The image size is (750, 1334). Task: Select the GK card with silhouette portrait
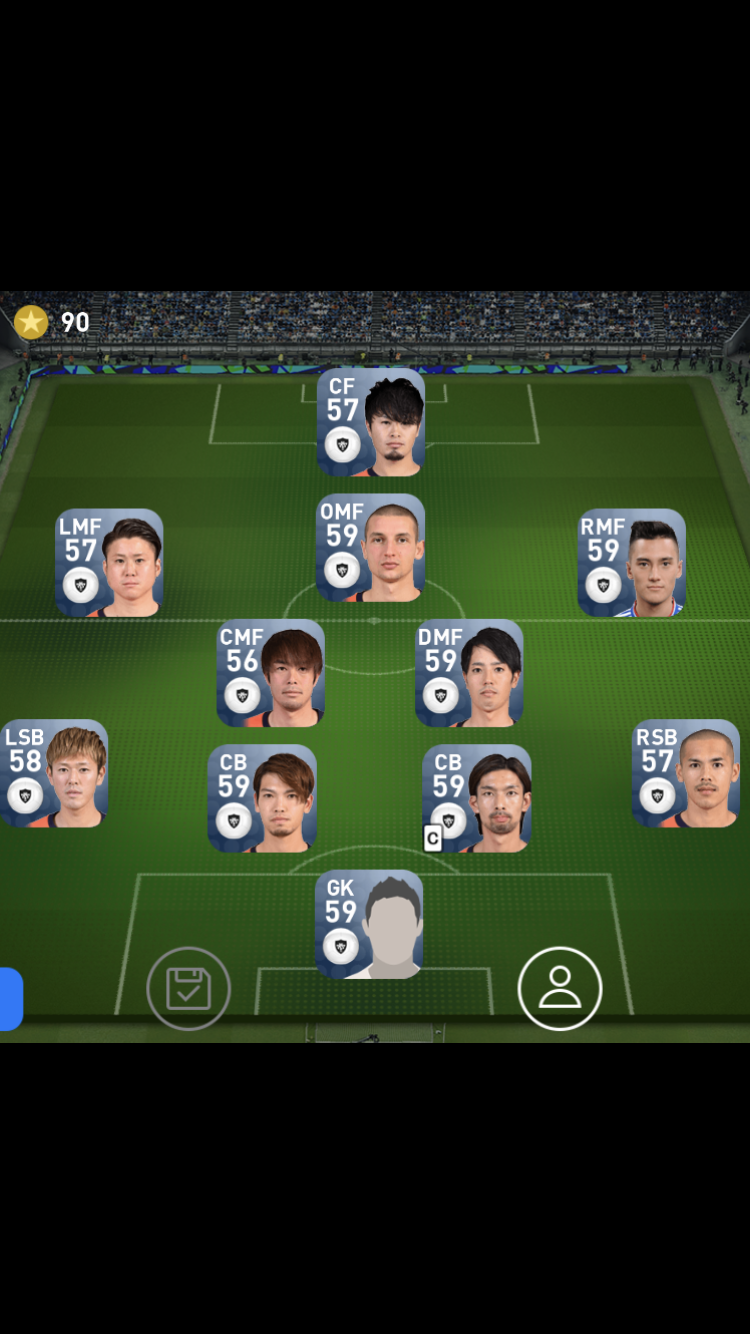[x=370, y=924]
